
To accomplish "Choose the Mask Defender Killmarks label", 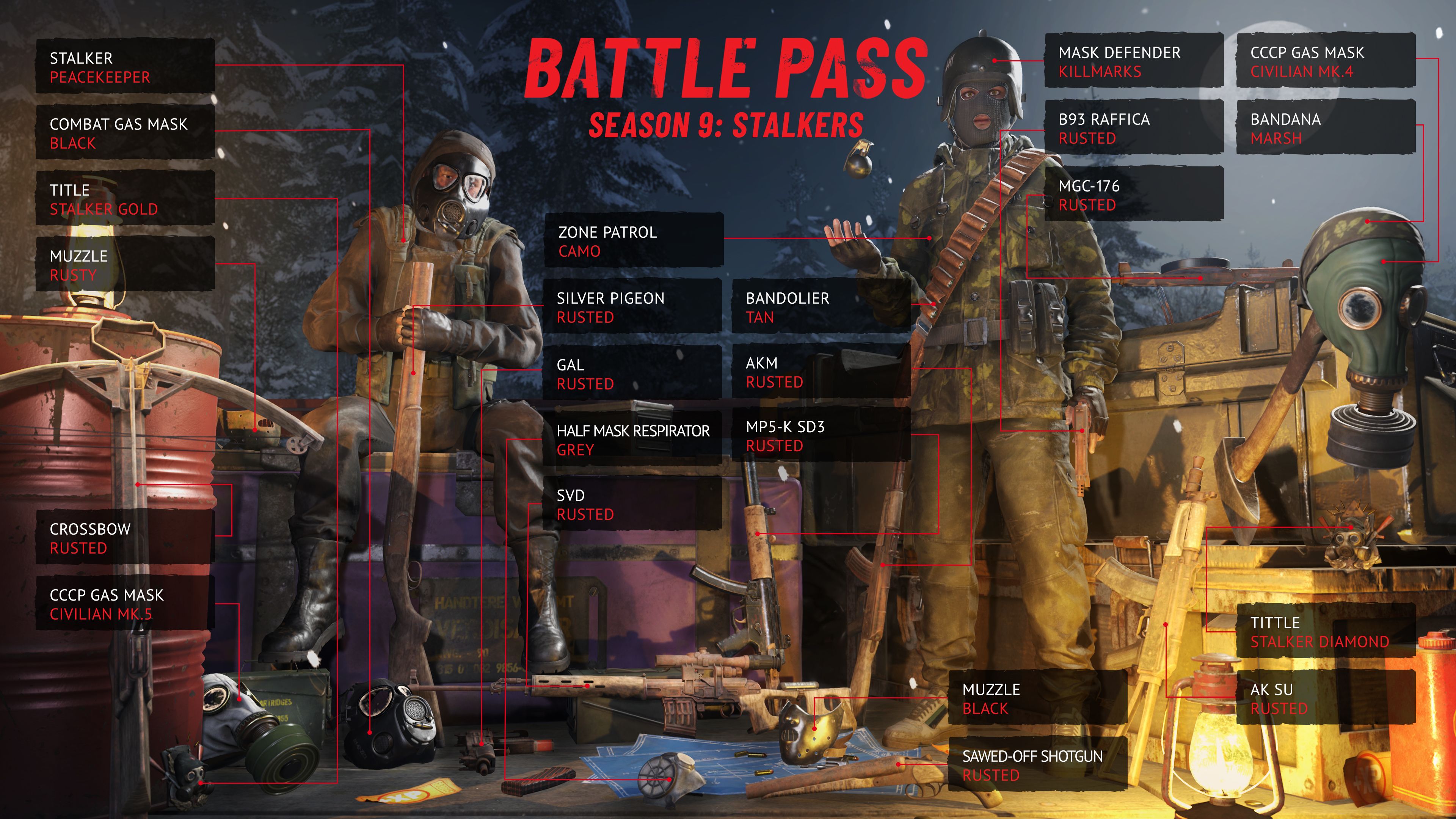I will [1133, 61].
